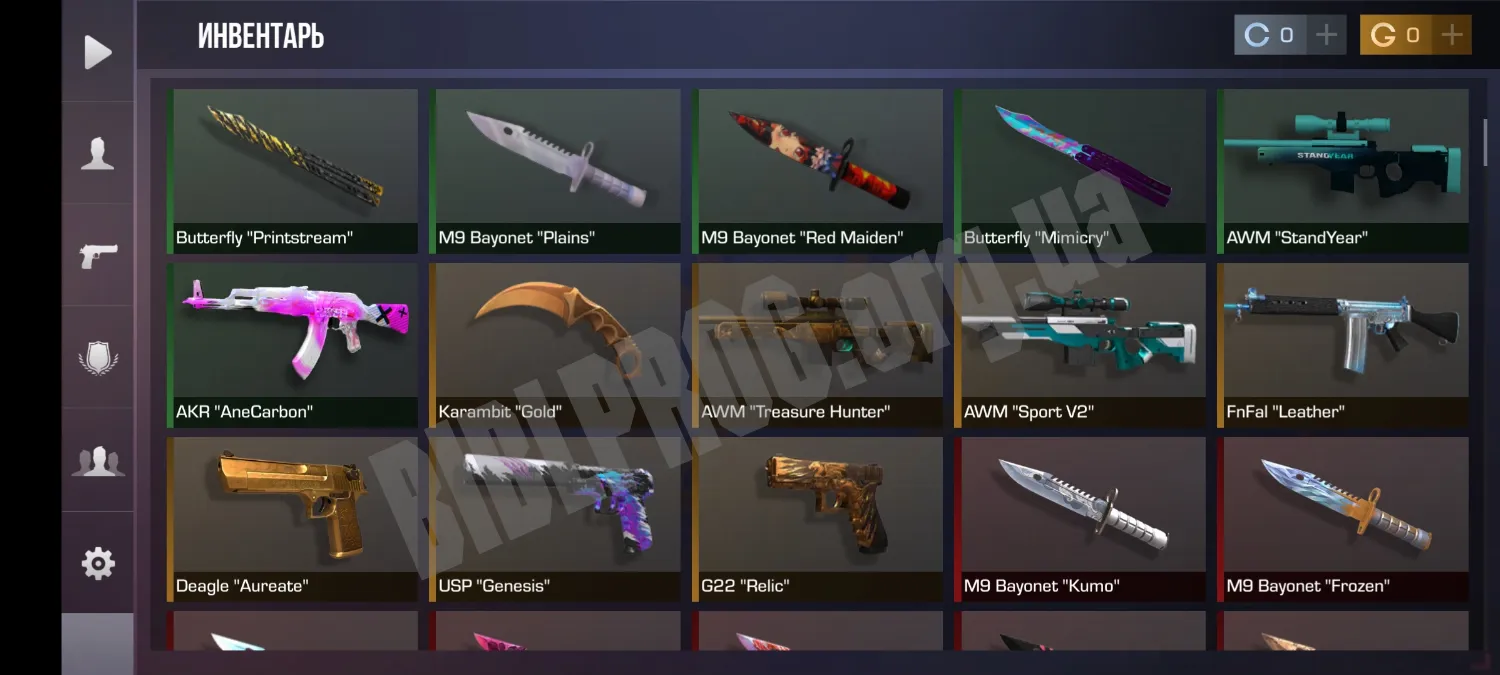This screenshot has height=675, width=1500.
Task: Select the USP "Genesis" pistol
Action: (555, 518)
